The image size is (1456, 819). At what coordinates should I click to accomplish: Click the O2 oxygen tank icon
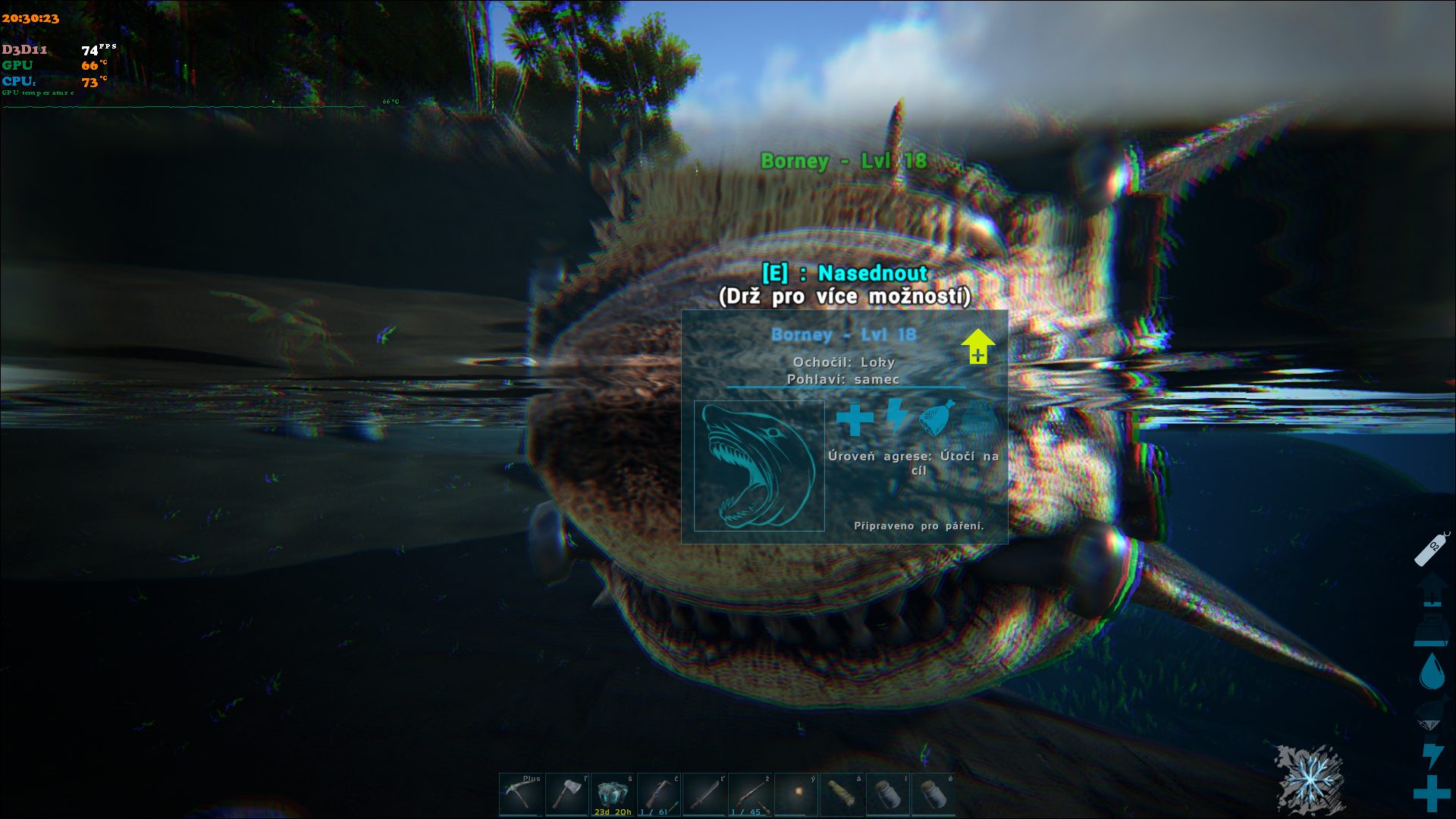coord(1432,548)
